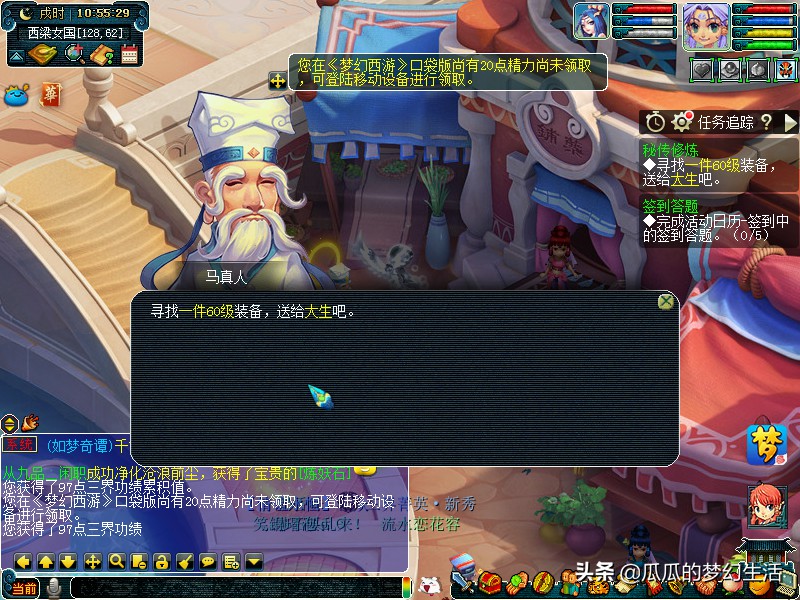Open the 签到答题 quest entry
The width and height of the screenshot is (800, 600).
pyautogui.click(x=670, y=206)
